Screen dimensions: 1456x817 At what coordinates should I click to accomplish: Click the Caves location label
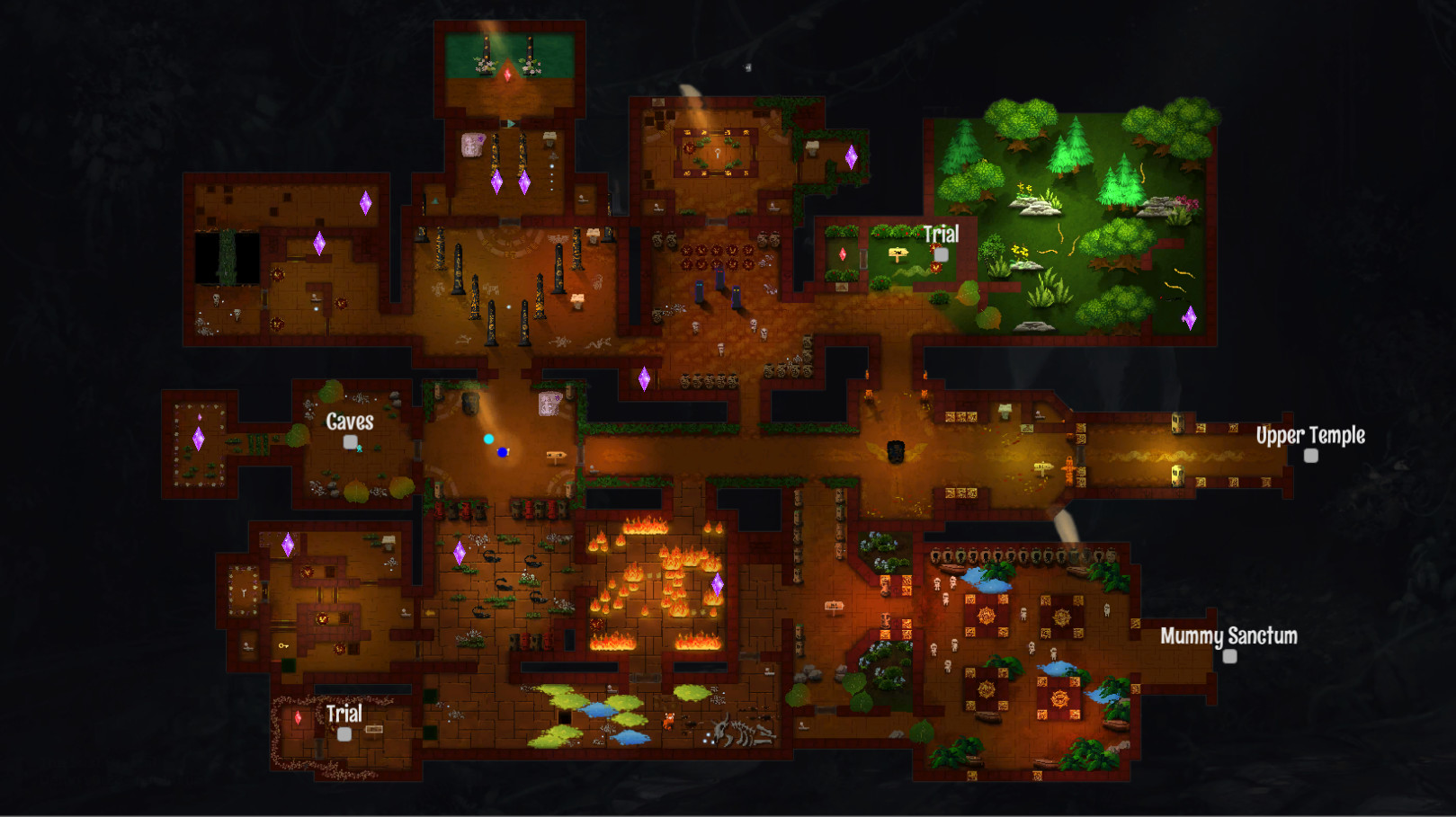click(x=350, y=420)
